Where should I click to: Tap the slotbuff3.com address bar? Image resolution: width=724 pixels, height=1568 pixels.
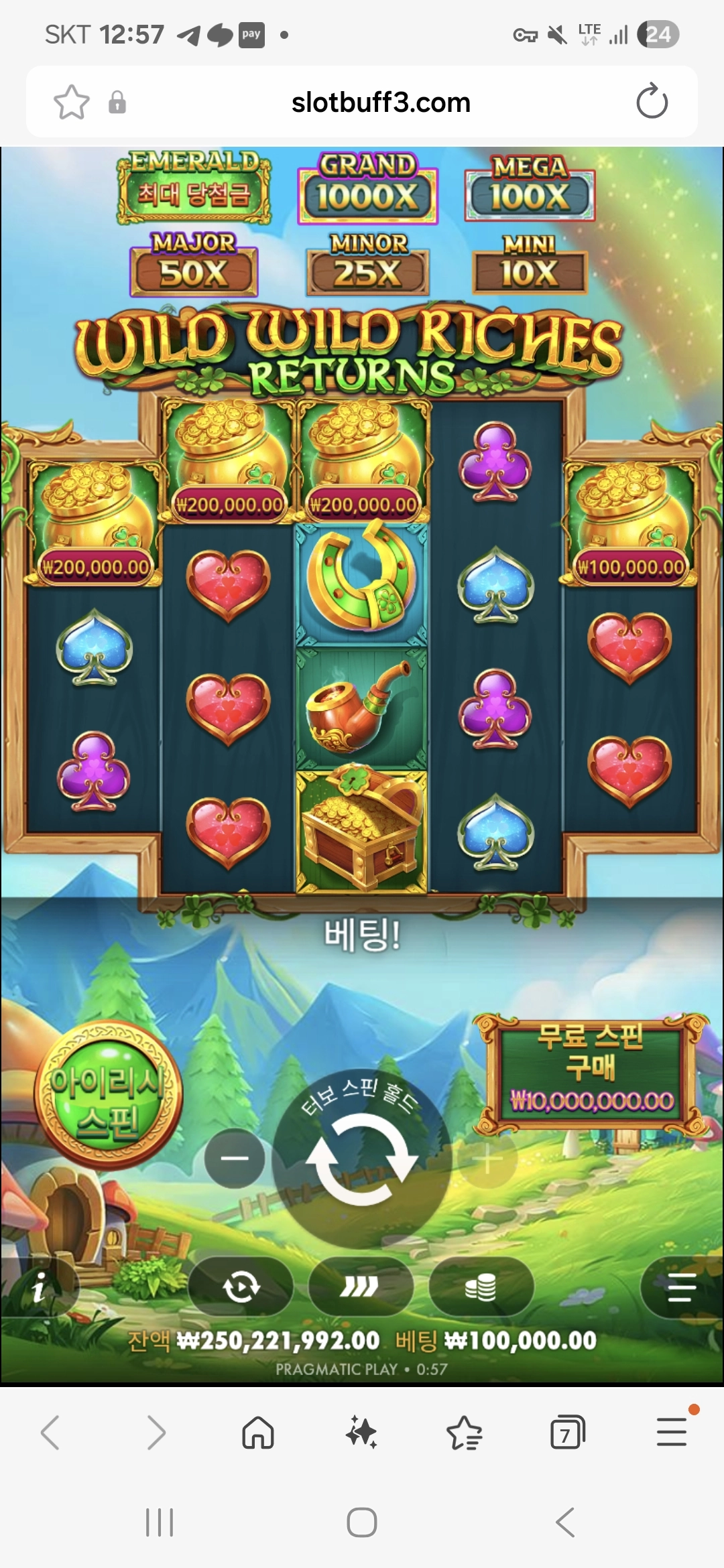381,103
